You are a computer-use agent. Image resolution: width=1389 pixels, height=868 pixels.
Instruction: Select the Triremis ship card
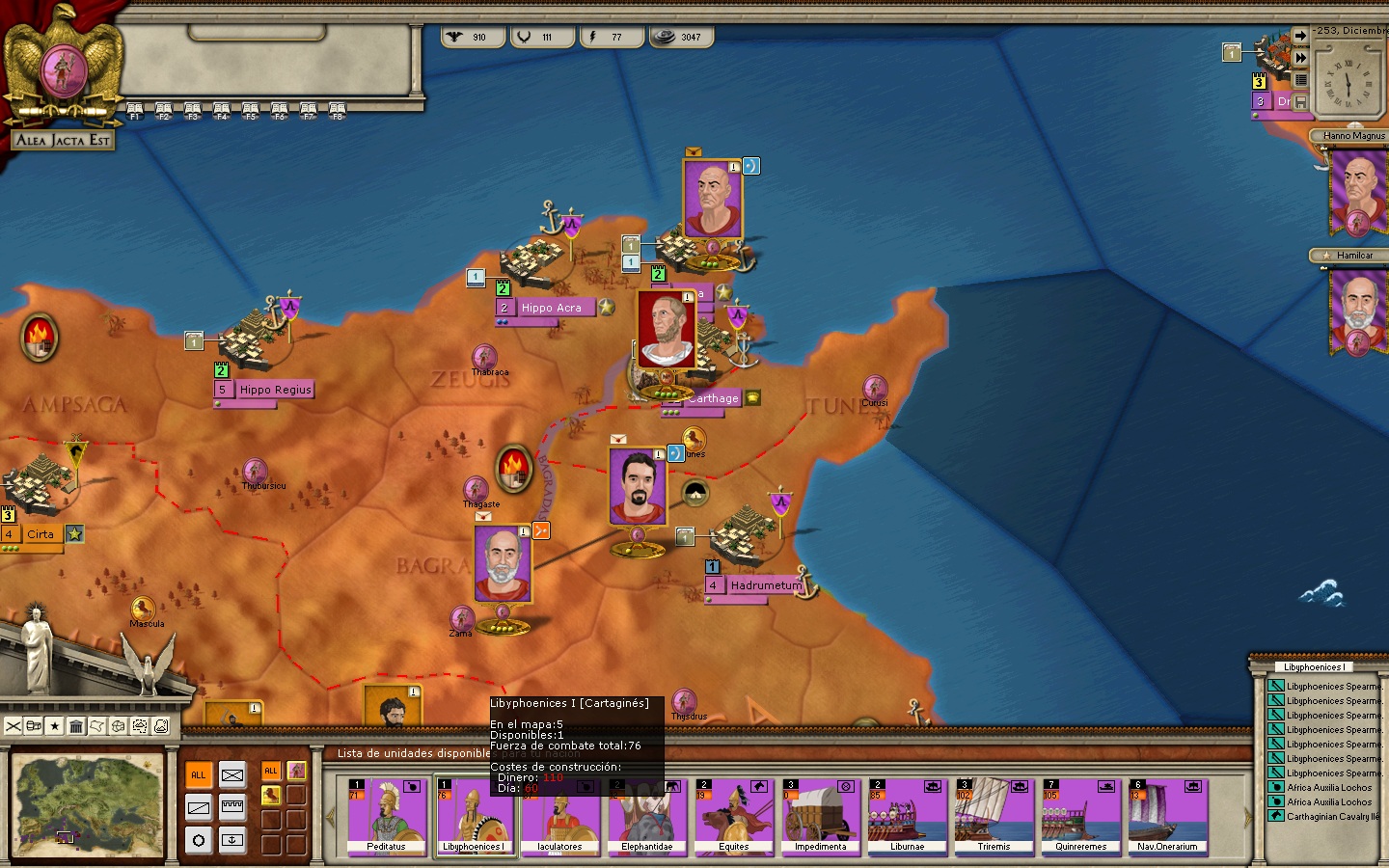(994, 816)
